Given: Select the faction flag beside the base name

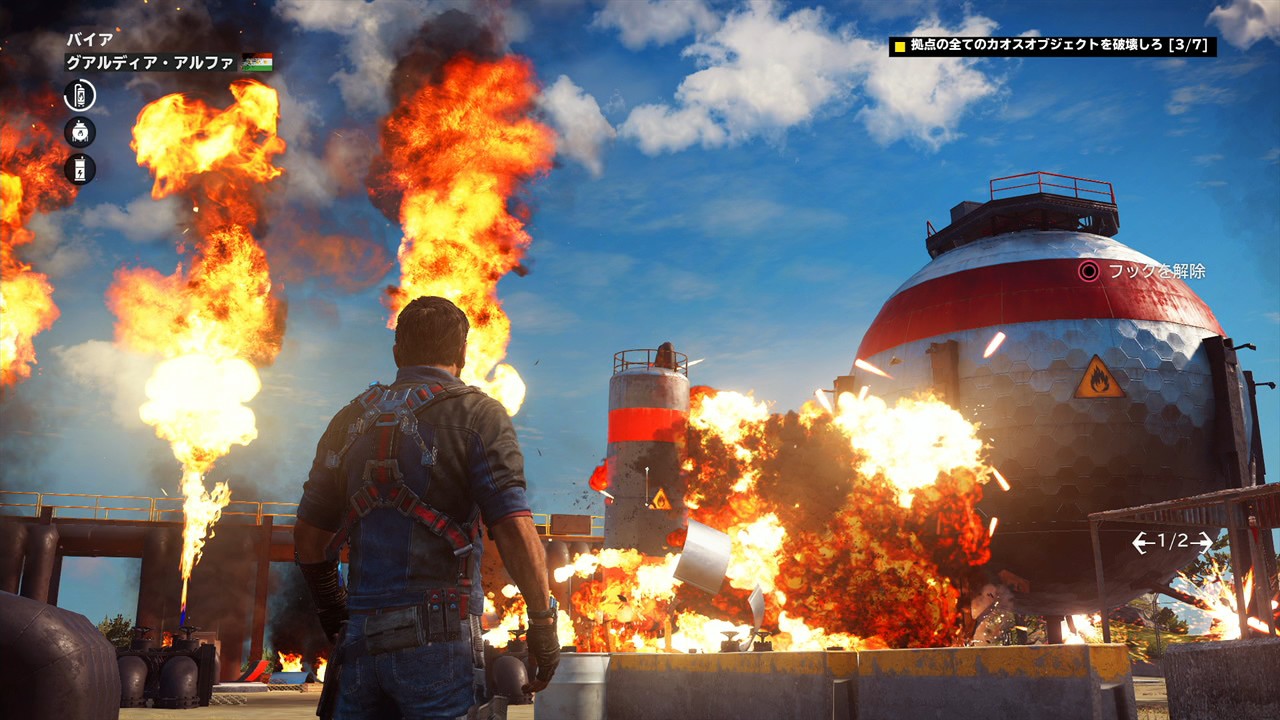Looking at the screenshot, I should (257, 62).
